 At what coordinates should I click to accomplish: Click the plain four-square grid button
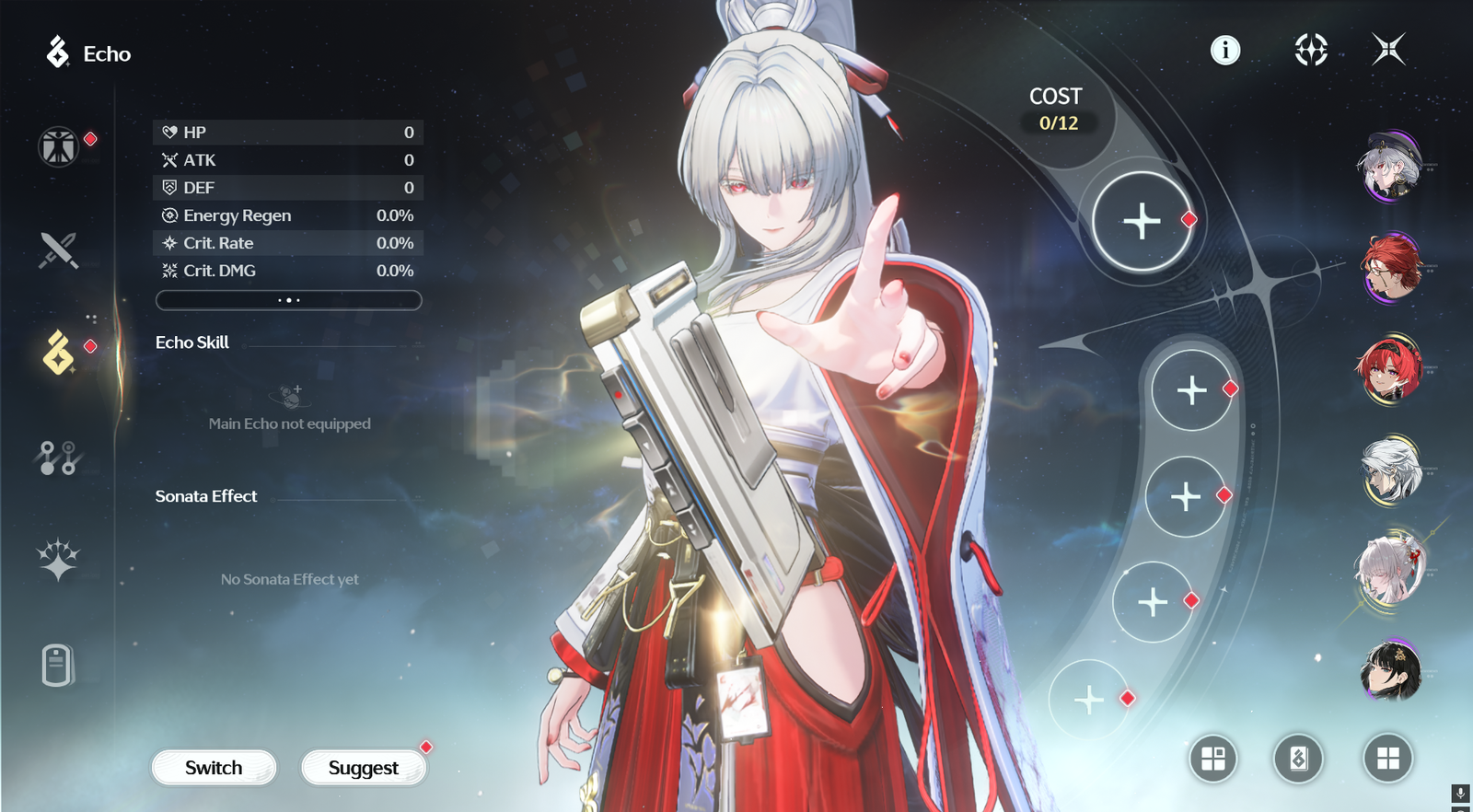click(1387, 759)
